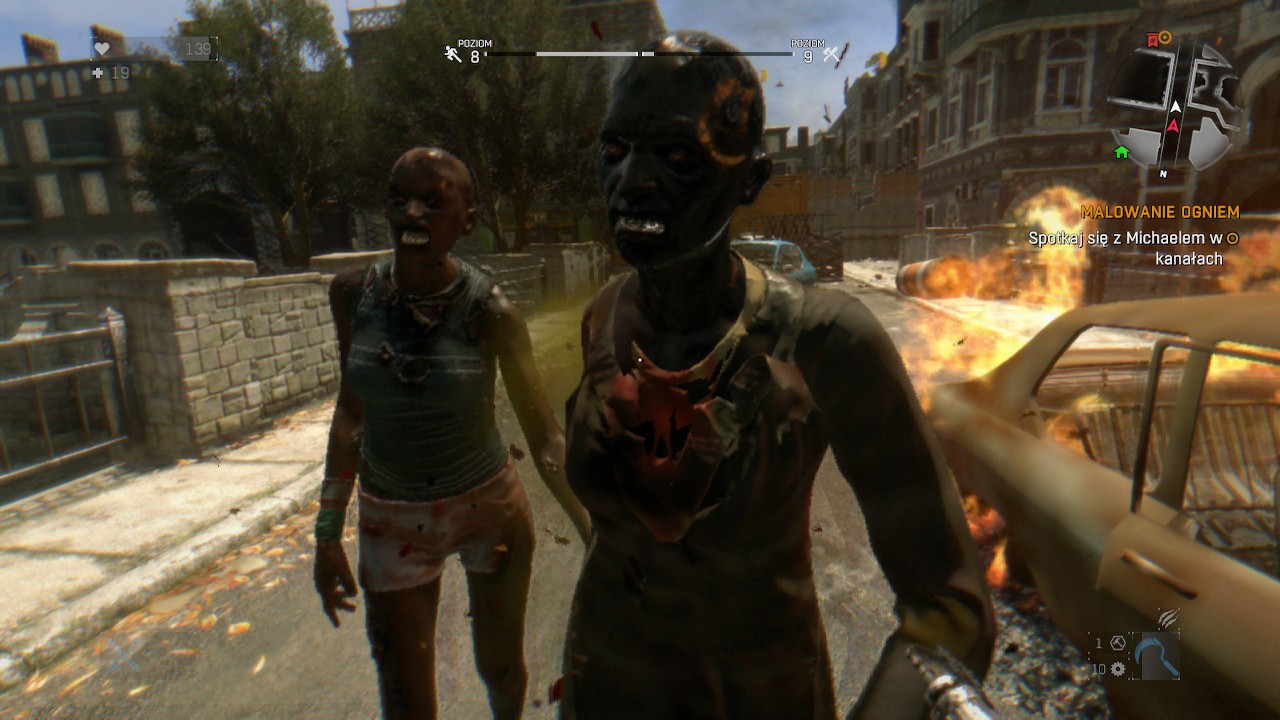Click the yellow objective circle icon in mission text
Screen dimensions: 1280x720
[1231, 238]
